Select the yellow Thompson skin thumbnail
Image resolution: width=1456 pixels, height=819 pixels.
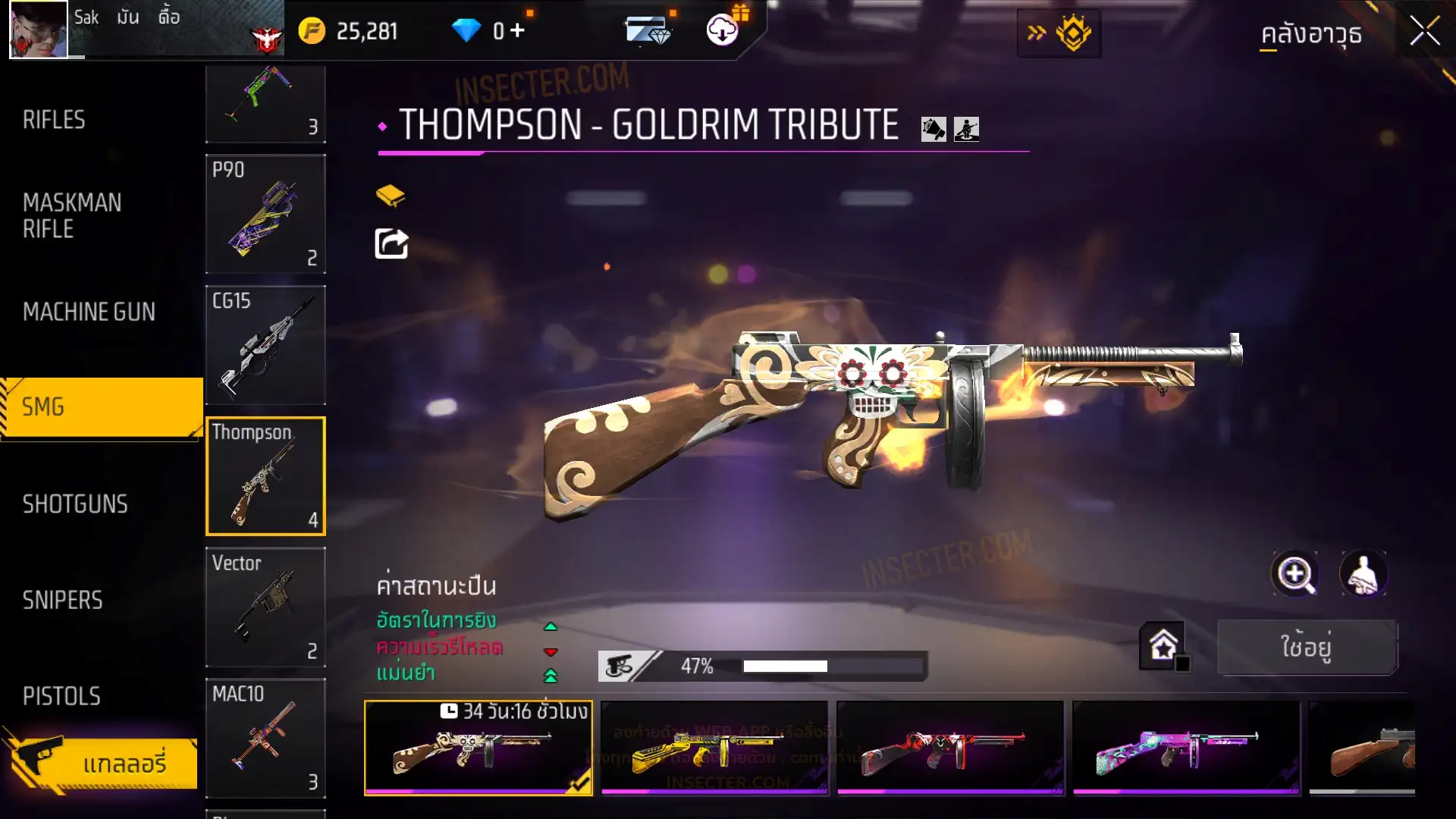[714, 748]
